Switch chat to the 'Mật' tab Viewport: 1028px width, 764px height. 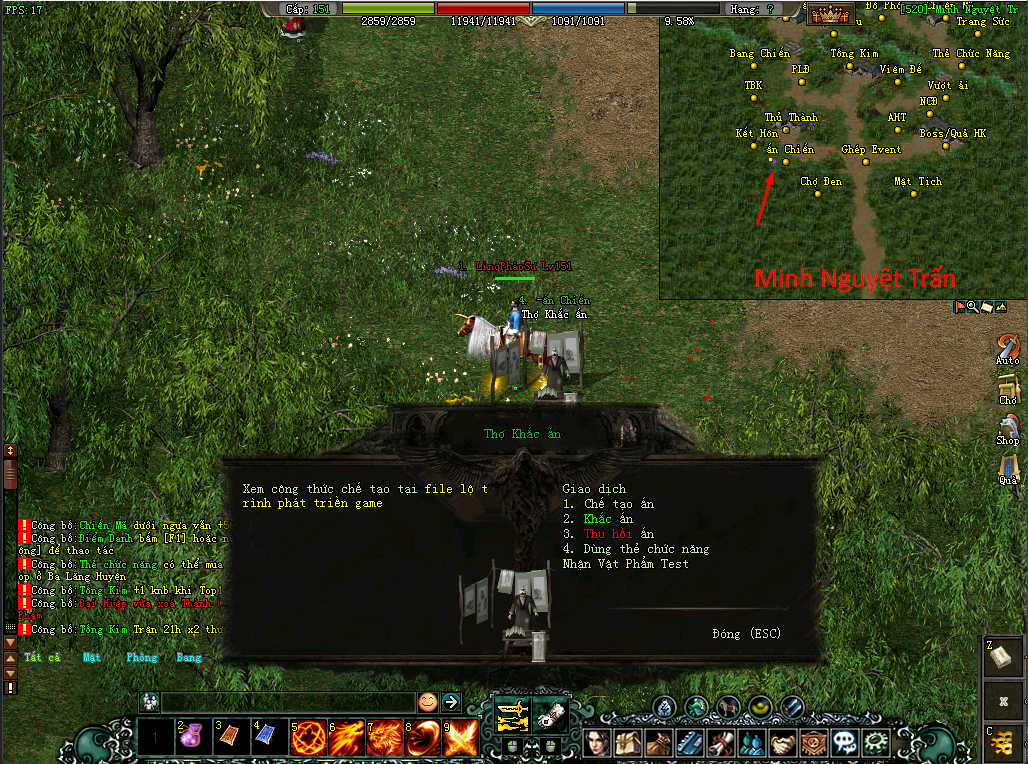pyautogui.click(x=92, y=658)
